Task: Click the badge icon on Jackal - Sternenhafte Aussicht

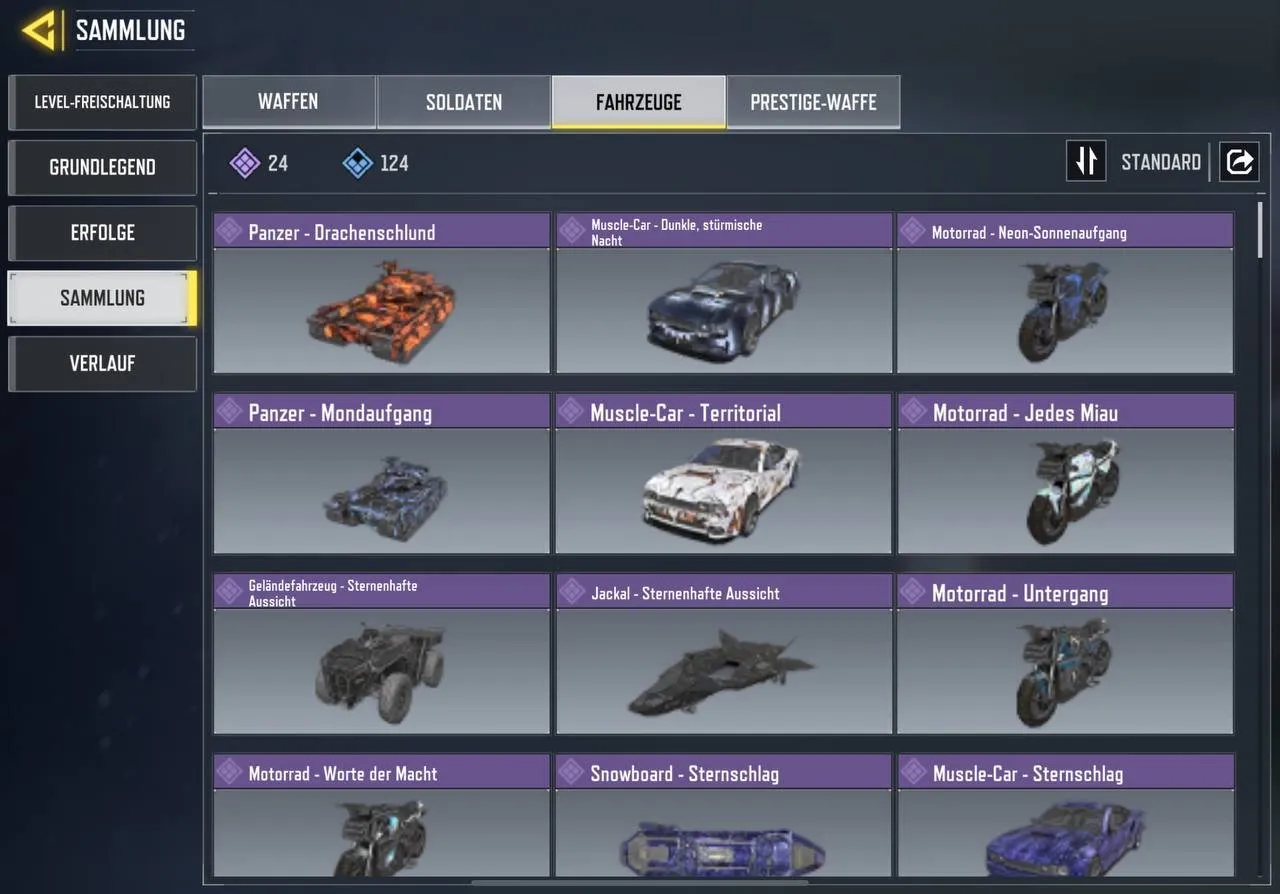Action: [x=571, y=592]
